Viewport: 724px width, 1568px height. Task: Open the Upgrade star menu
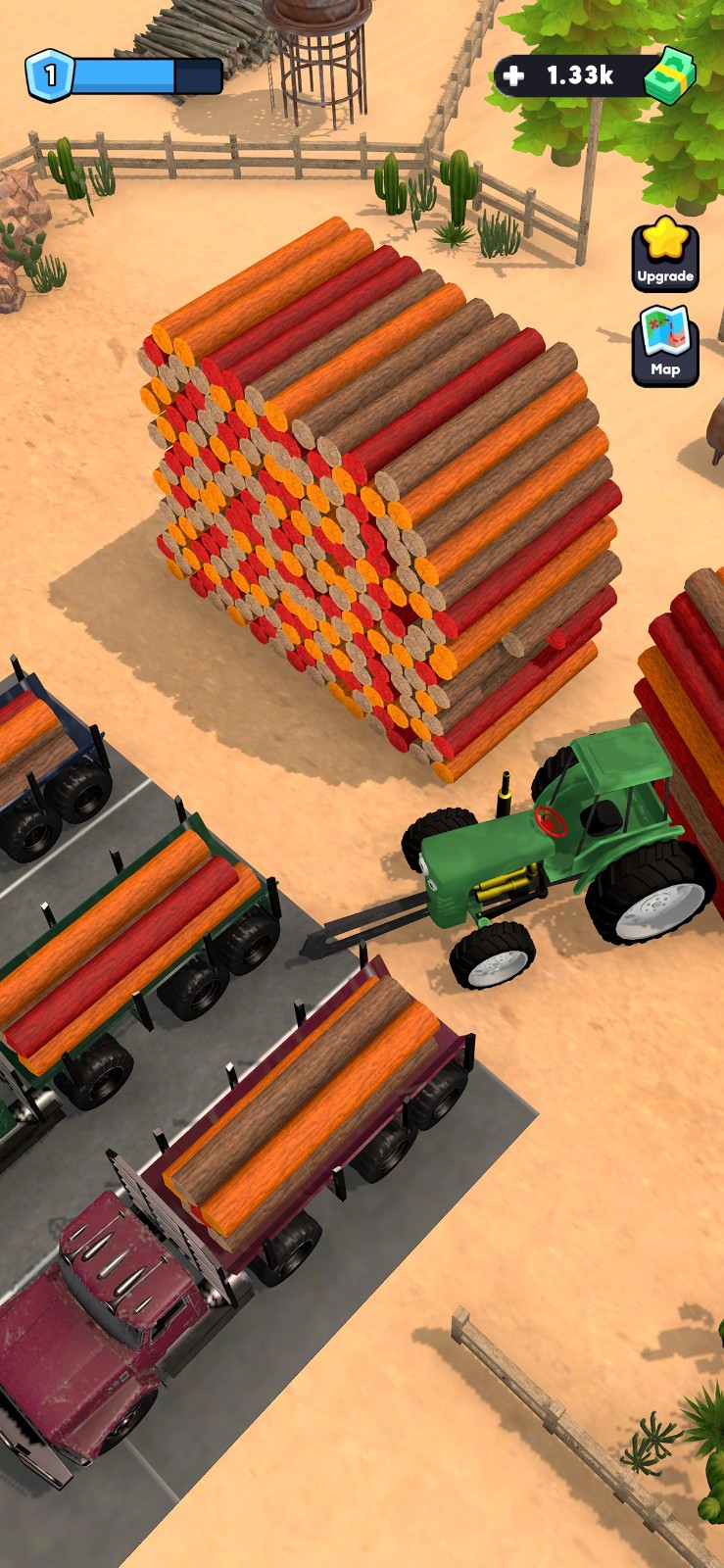click(664, 255)
